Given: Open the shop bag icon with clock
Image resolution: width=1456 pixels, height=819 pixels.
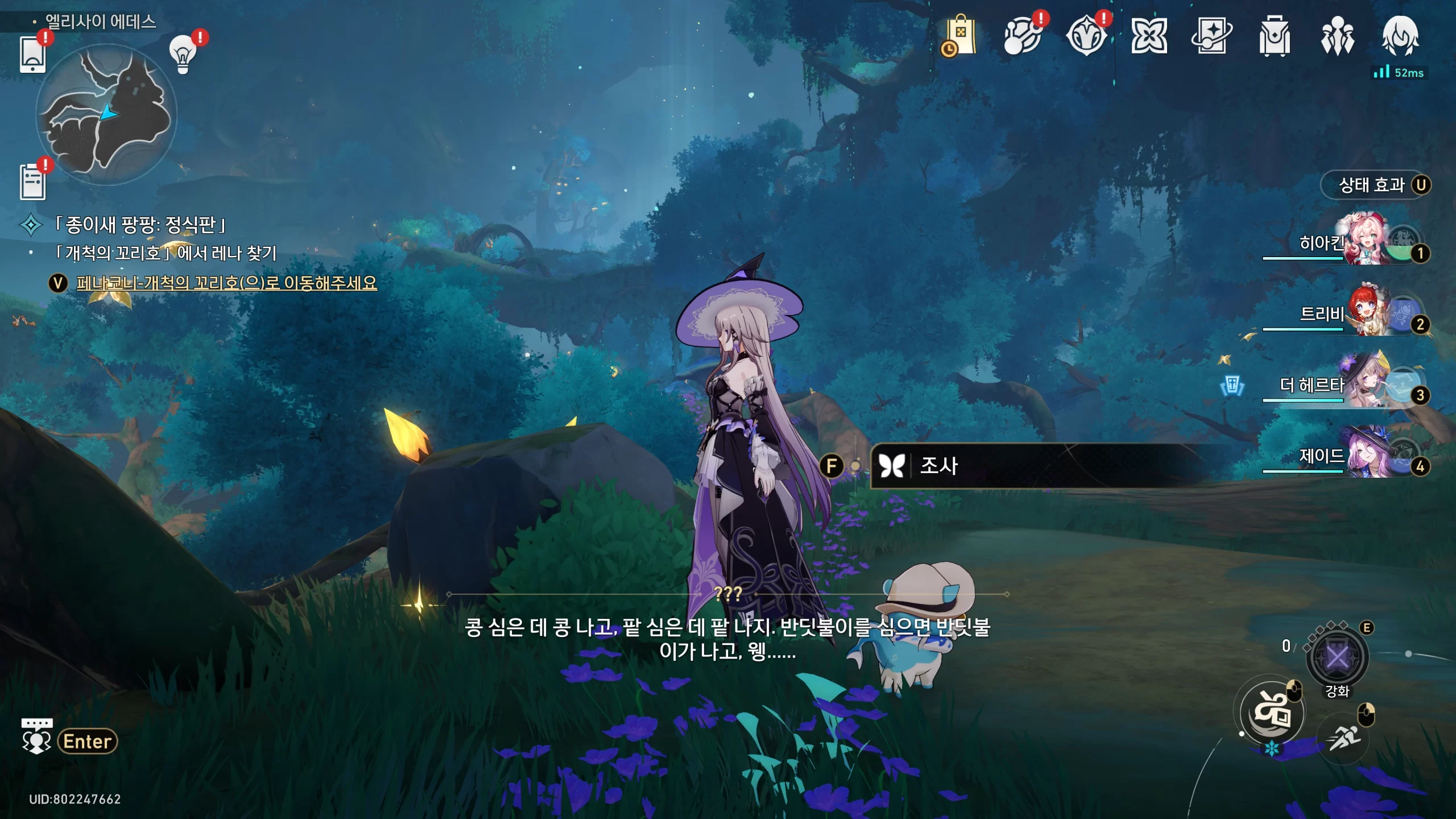Looking at the screenshot, I should tap(960, 36).
